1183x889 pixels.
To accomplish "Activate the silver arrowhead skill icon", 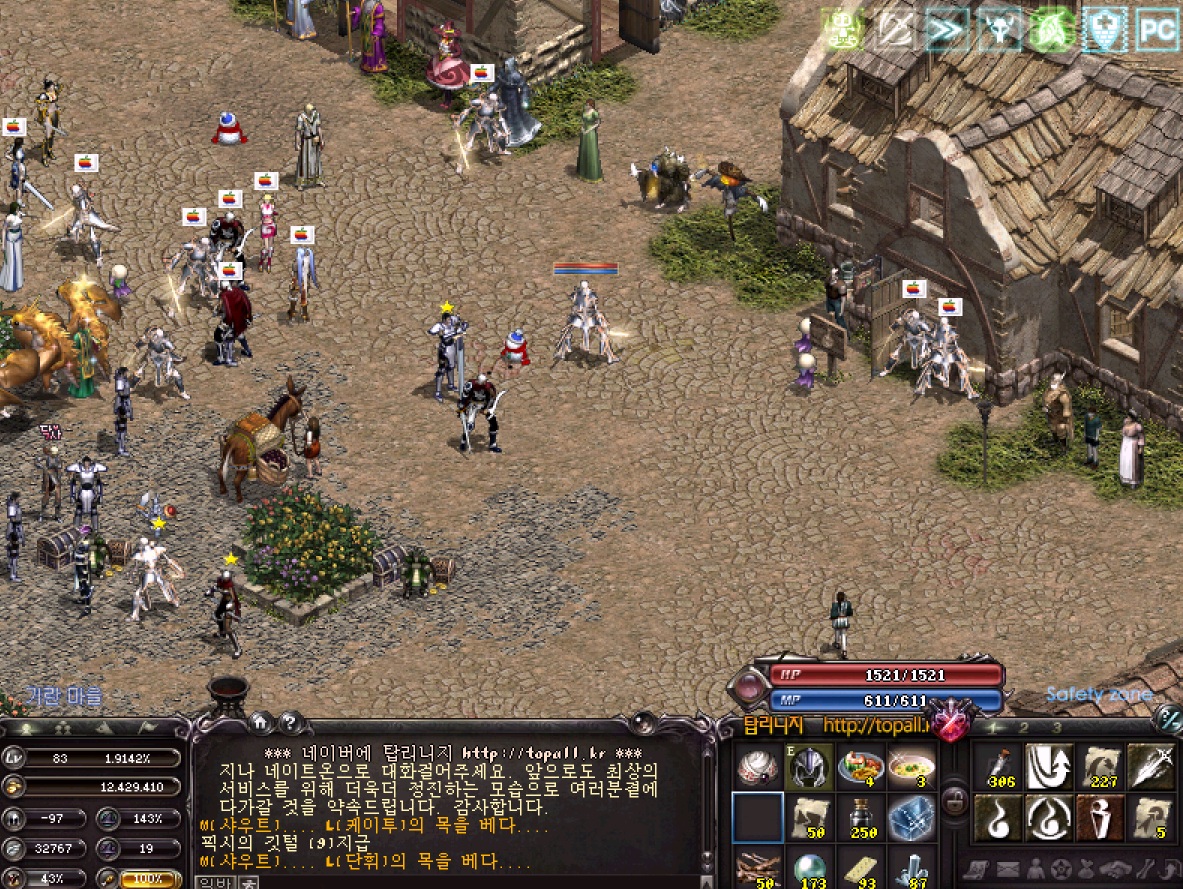I will (1151, 767).
